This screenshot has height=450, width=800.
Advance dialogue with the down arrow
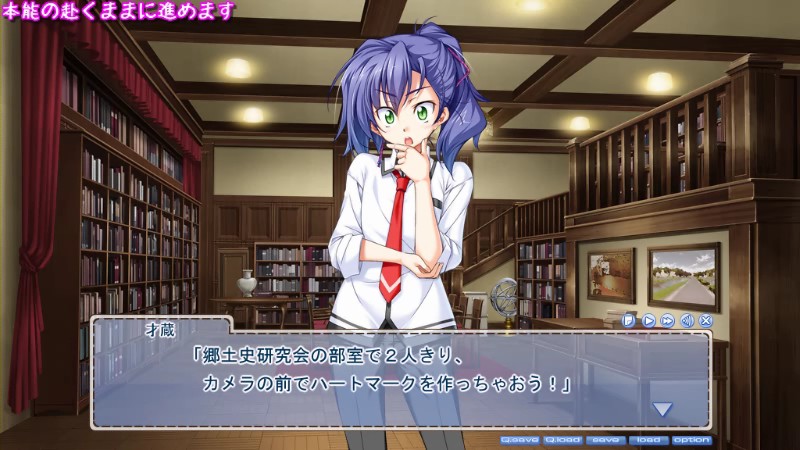(662, 408)
